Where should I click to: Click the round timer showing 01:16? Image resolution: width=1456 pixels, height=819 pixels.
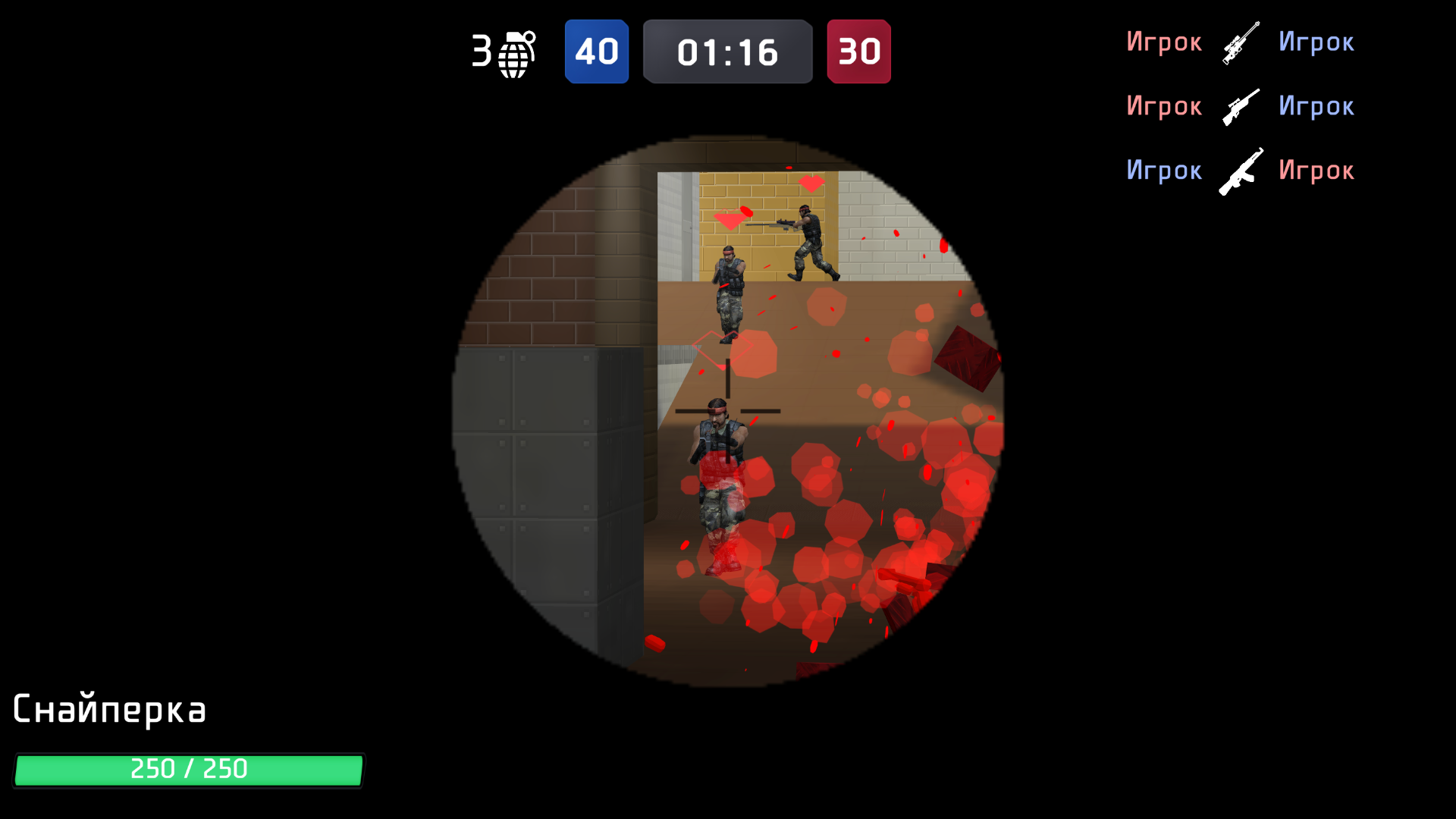coord(727,52)
